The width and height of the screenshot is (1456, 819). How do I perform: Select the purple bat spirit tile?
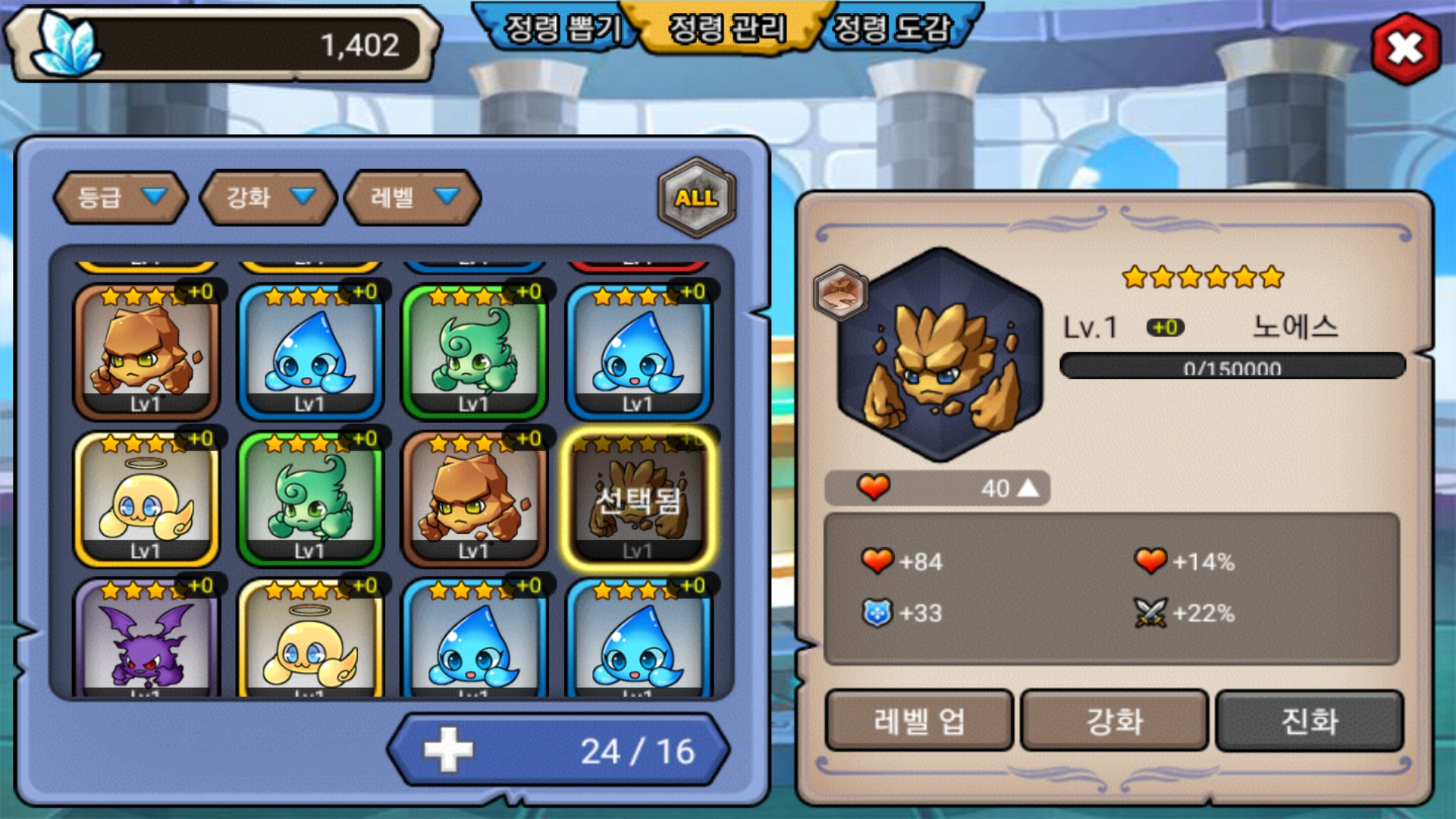tap(146, 639)
